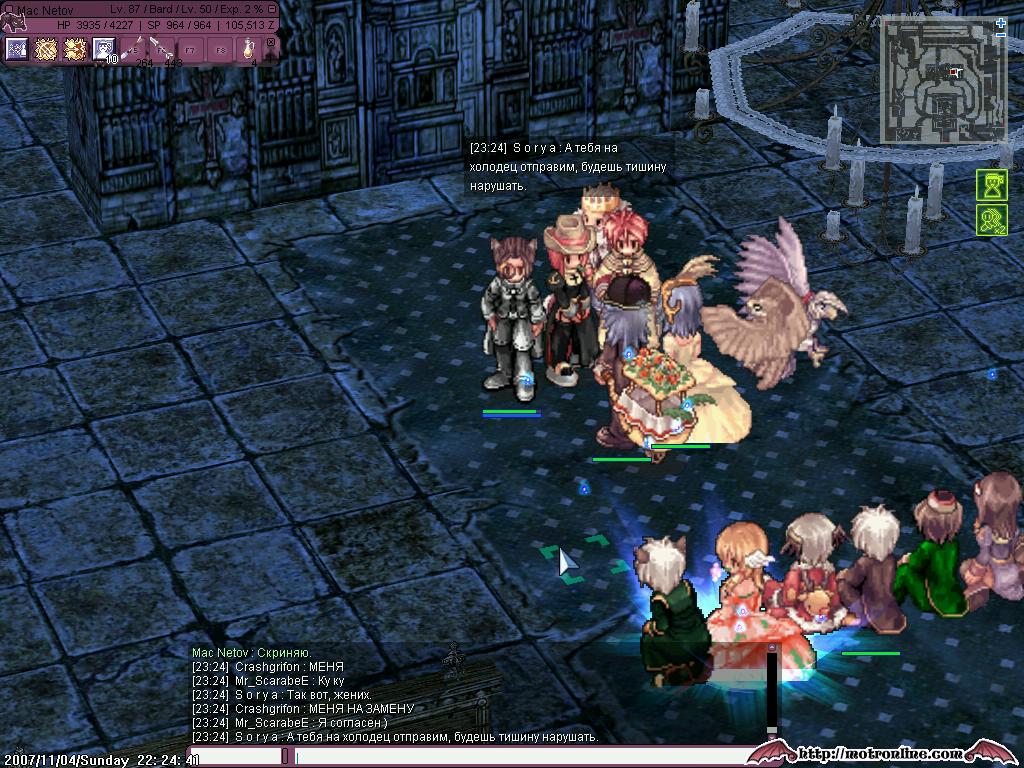The width and height of the screenshot is (1024, 768).
Task: Close the hotbar with its X button
Action: click(x=270, y=43)
